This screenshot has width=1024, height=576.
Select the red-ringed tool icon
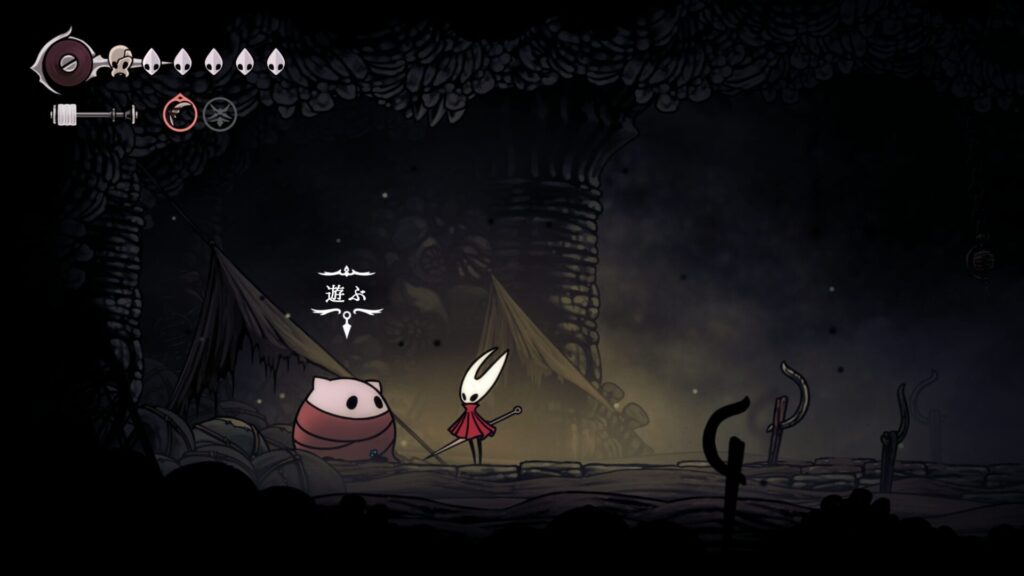180,114
